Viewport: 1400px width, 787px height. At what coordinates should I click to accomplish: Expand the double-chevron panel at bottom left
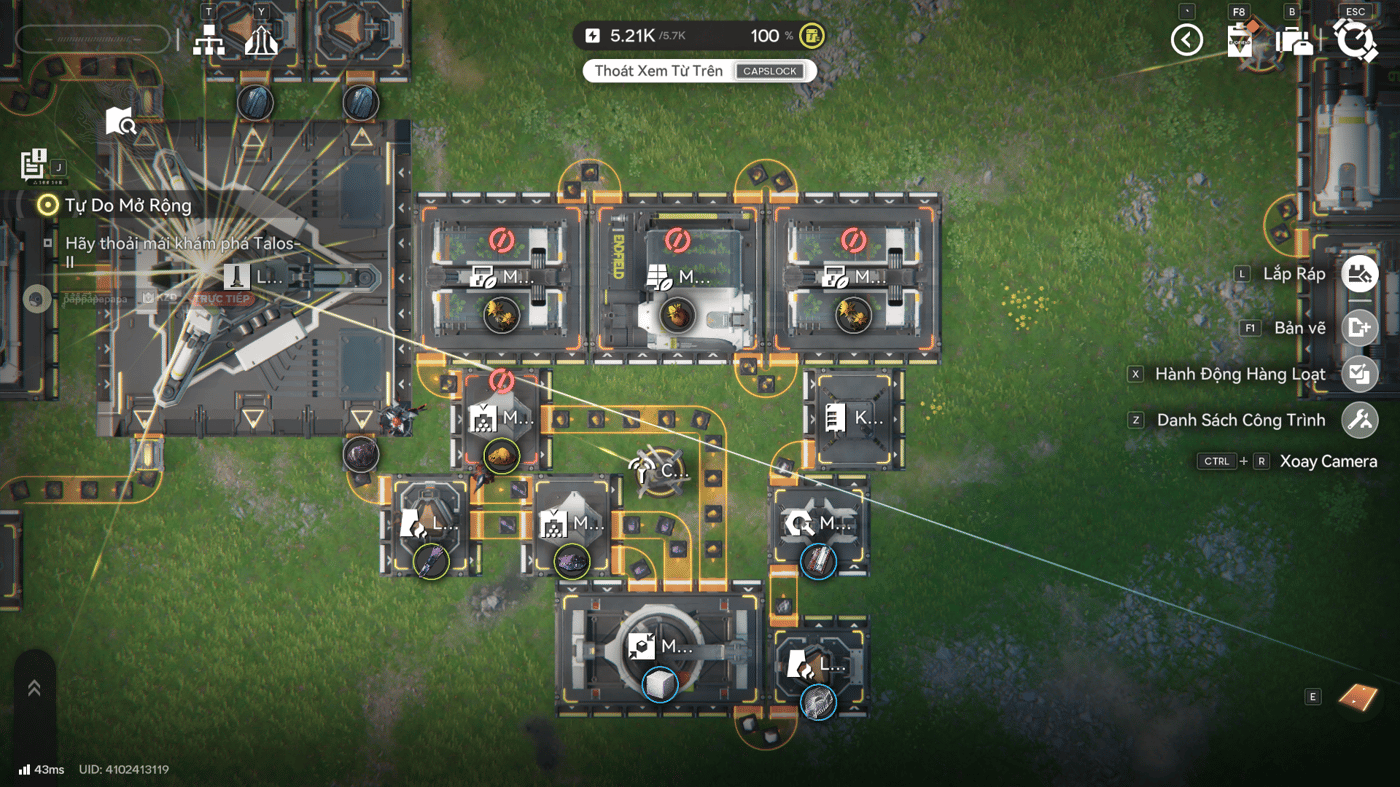coord(34,688)
